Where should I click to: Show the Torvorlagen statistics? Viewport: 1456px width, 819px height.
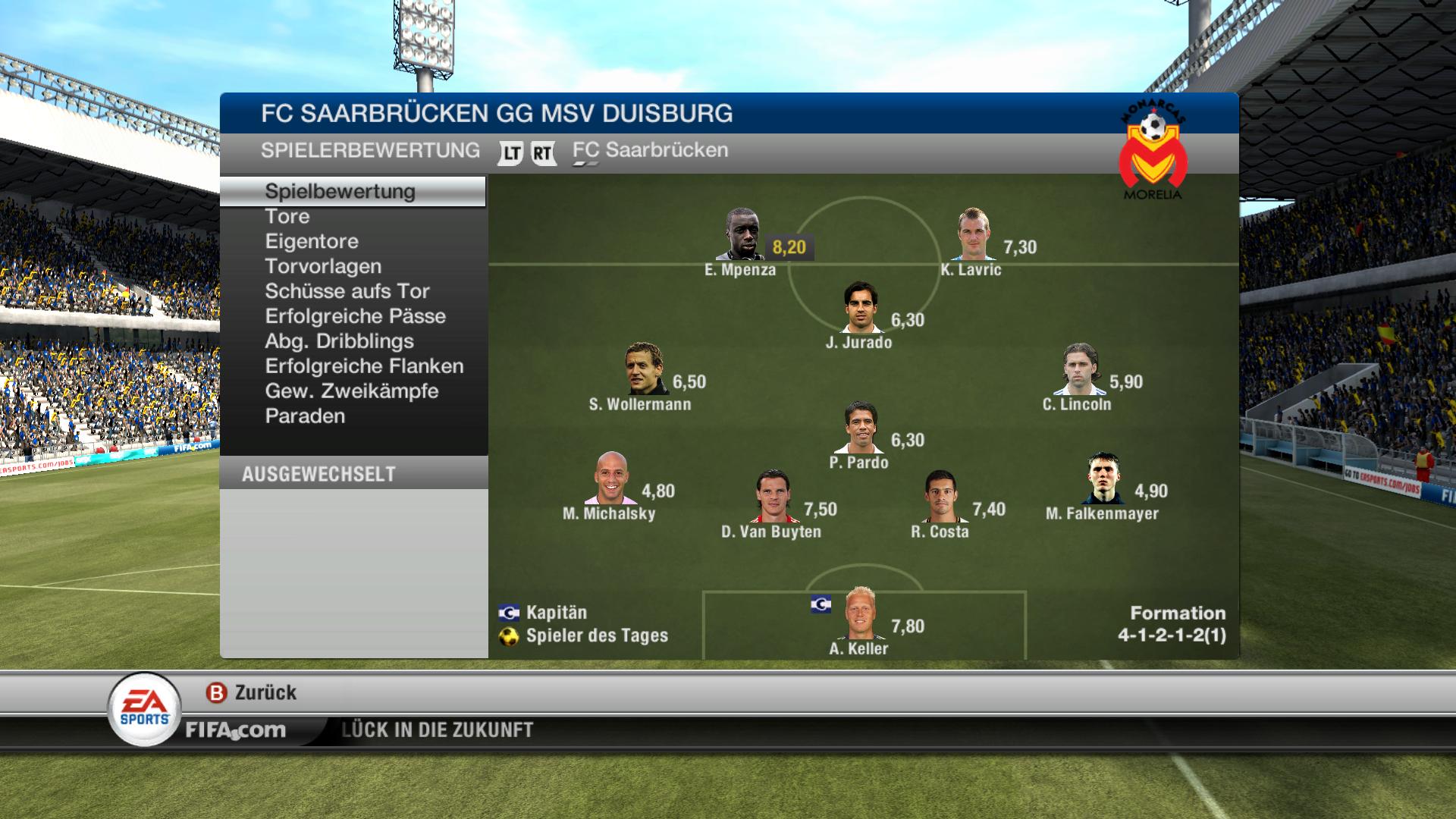323,267
